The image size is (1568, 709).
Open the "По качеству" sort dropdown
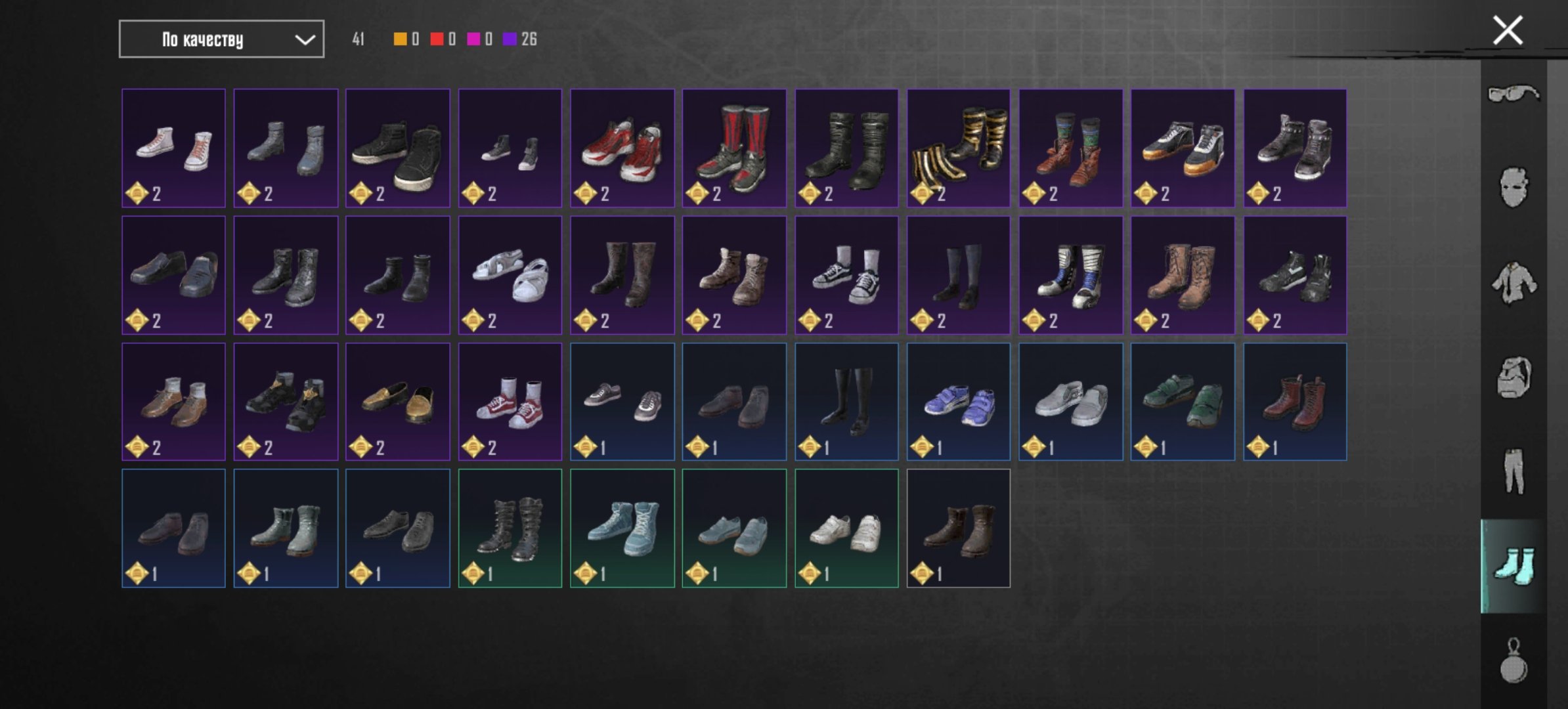[x=221, y=39]
